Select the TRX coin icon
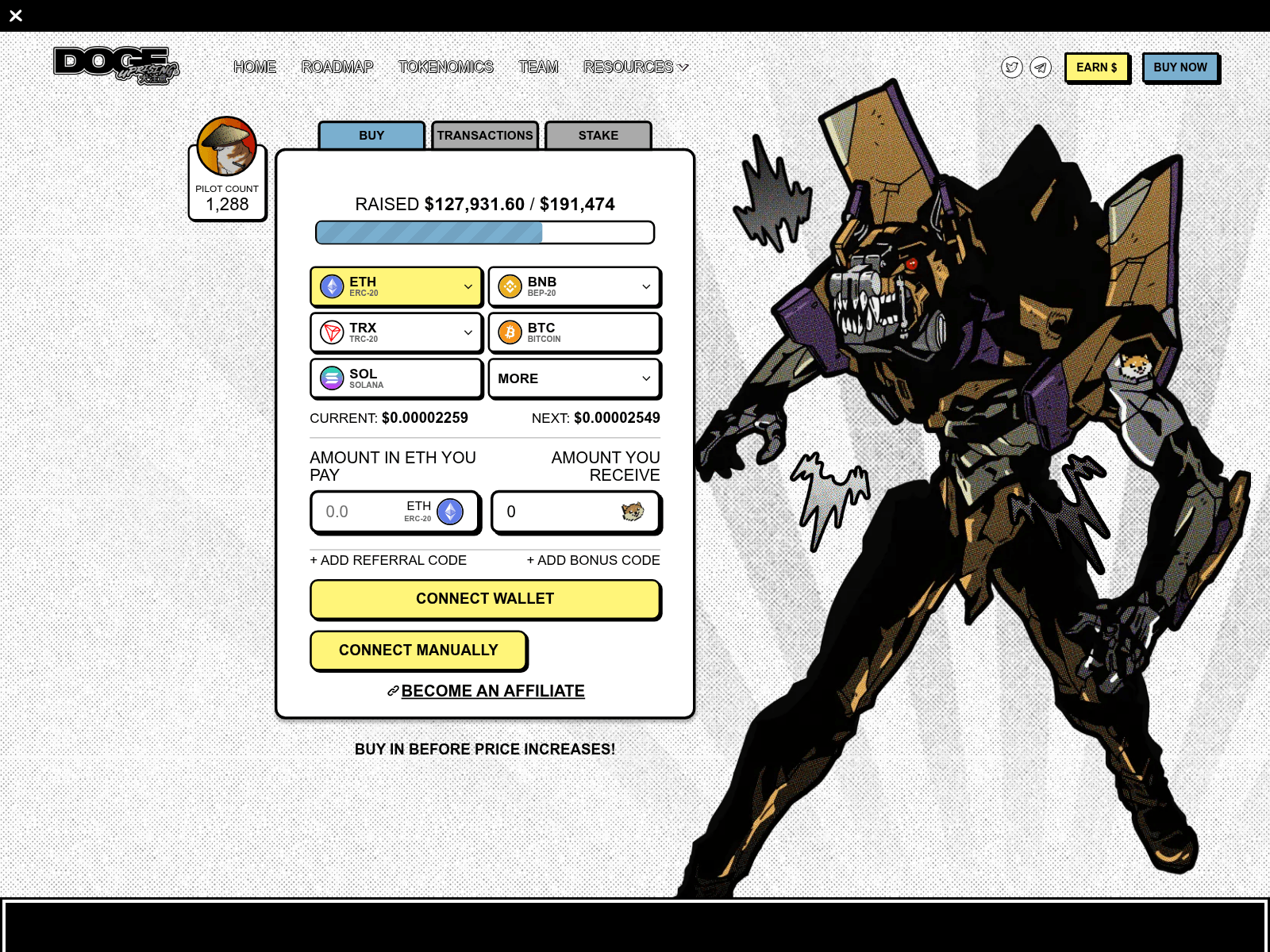 (332, 332)
